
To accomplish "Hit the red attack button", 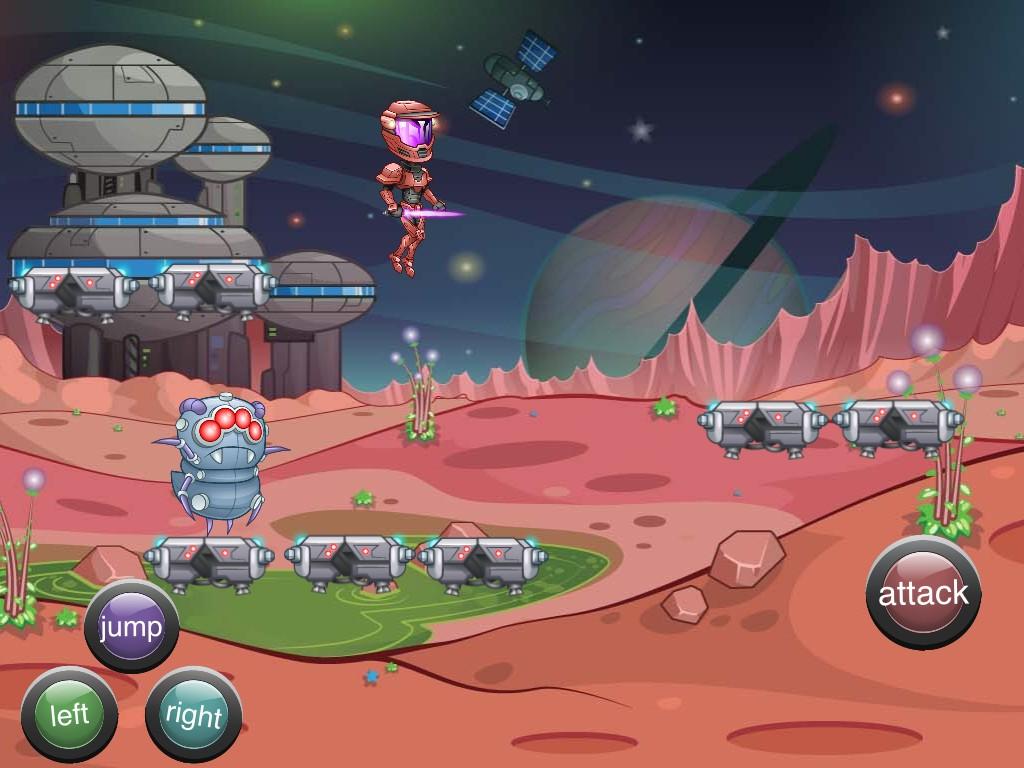I will [x=923, y=593].
